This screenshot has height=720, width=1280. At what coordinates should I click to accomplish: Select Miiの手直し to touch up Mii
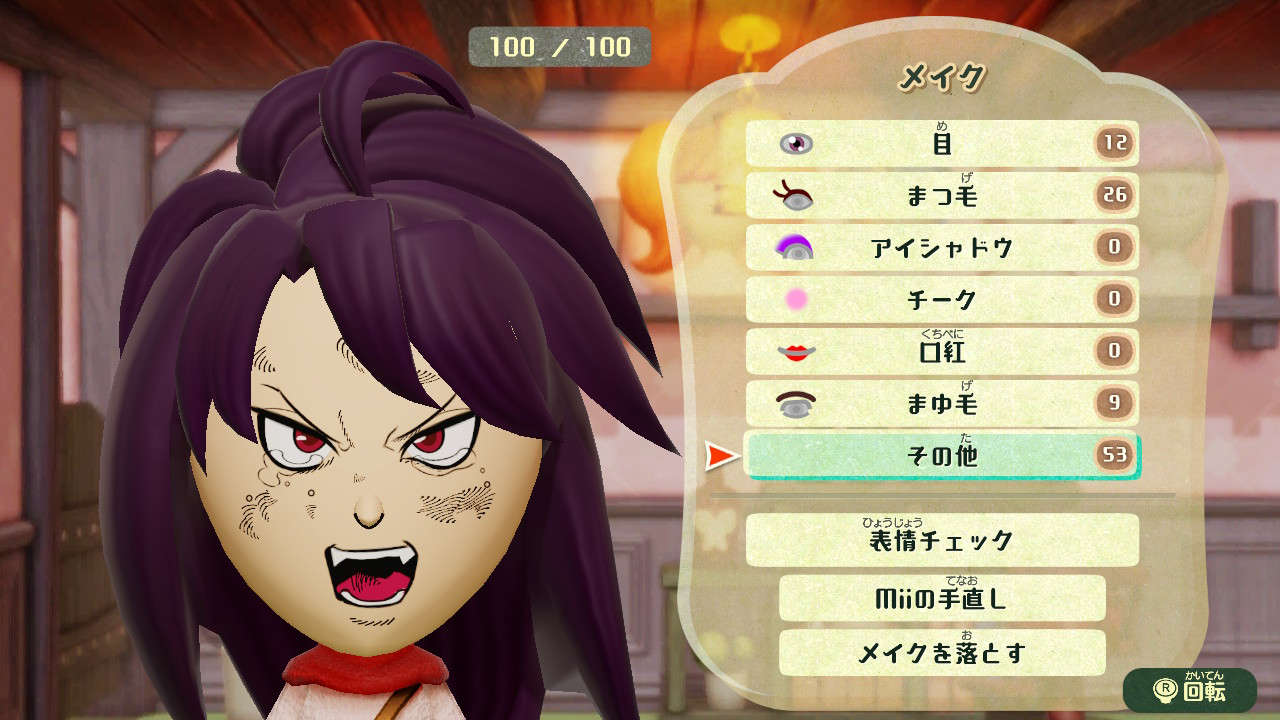click(941, 598)
